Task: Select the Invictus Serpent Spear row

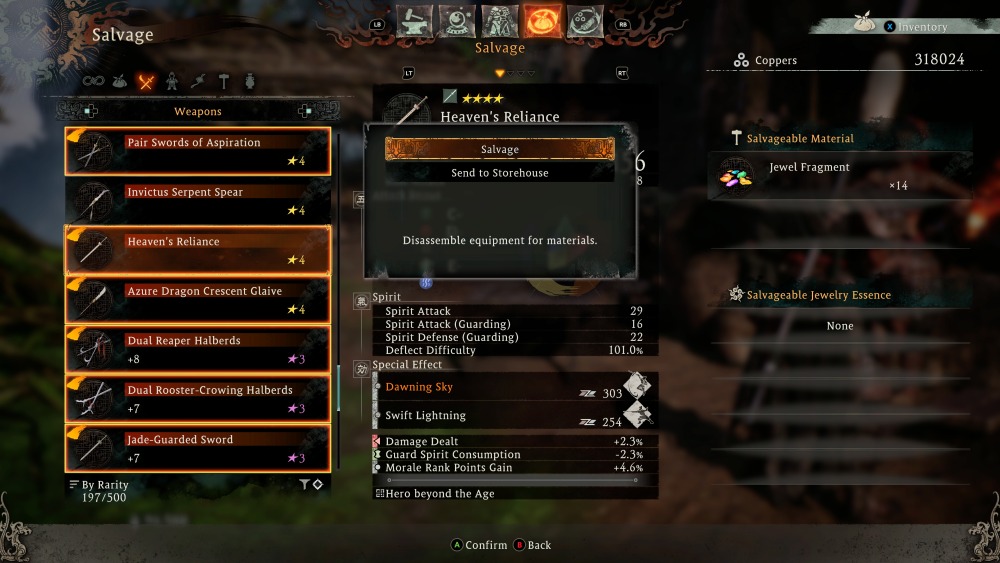Action: (x=198, y=201)
